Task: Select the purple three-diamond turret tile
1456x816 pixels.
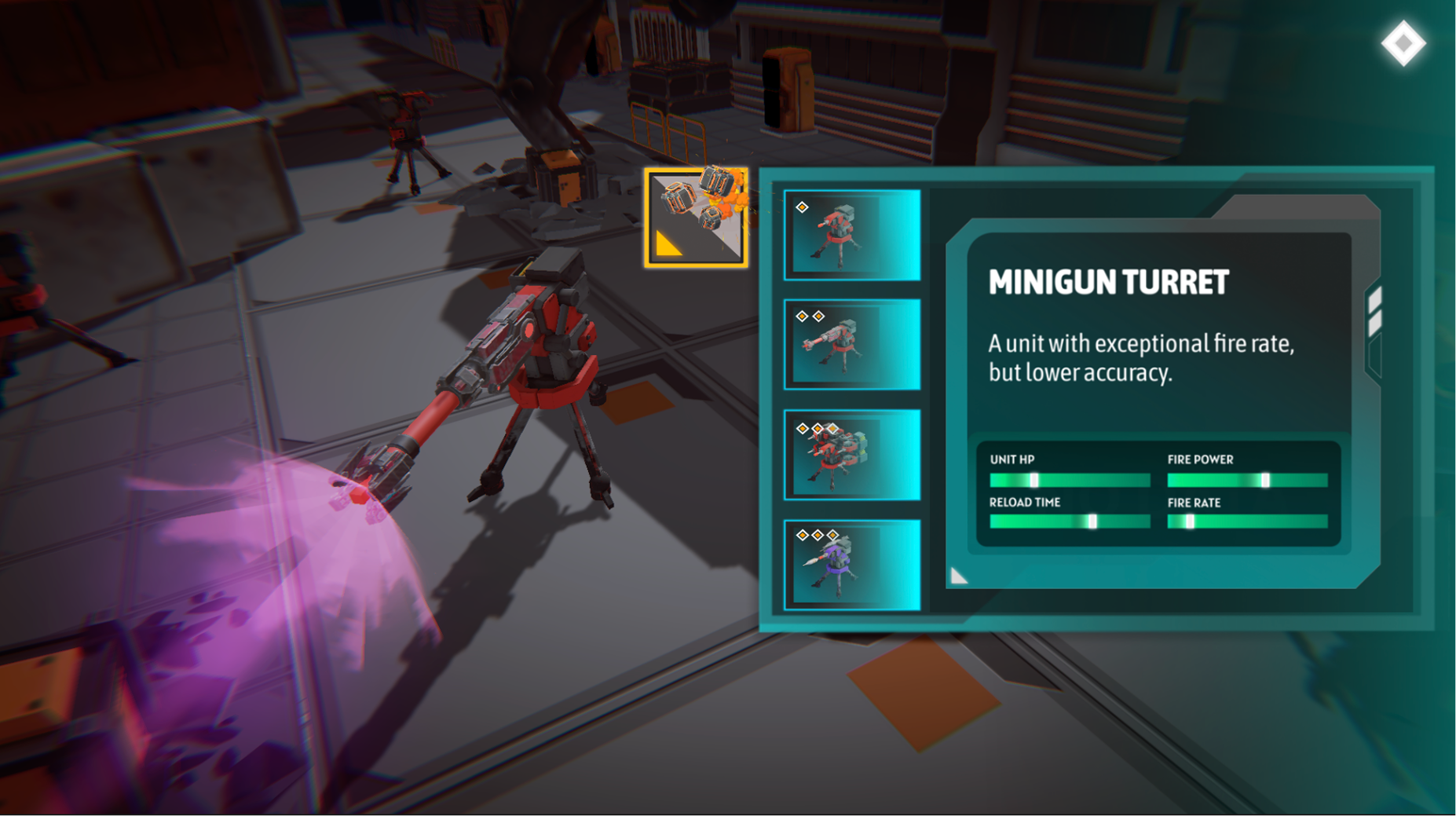Action: [x=852, y=565]
